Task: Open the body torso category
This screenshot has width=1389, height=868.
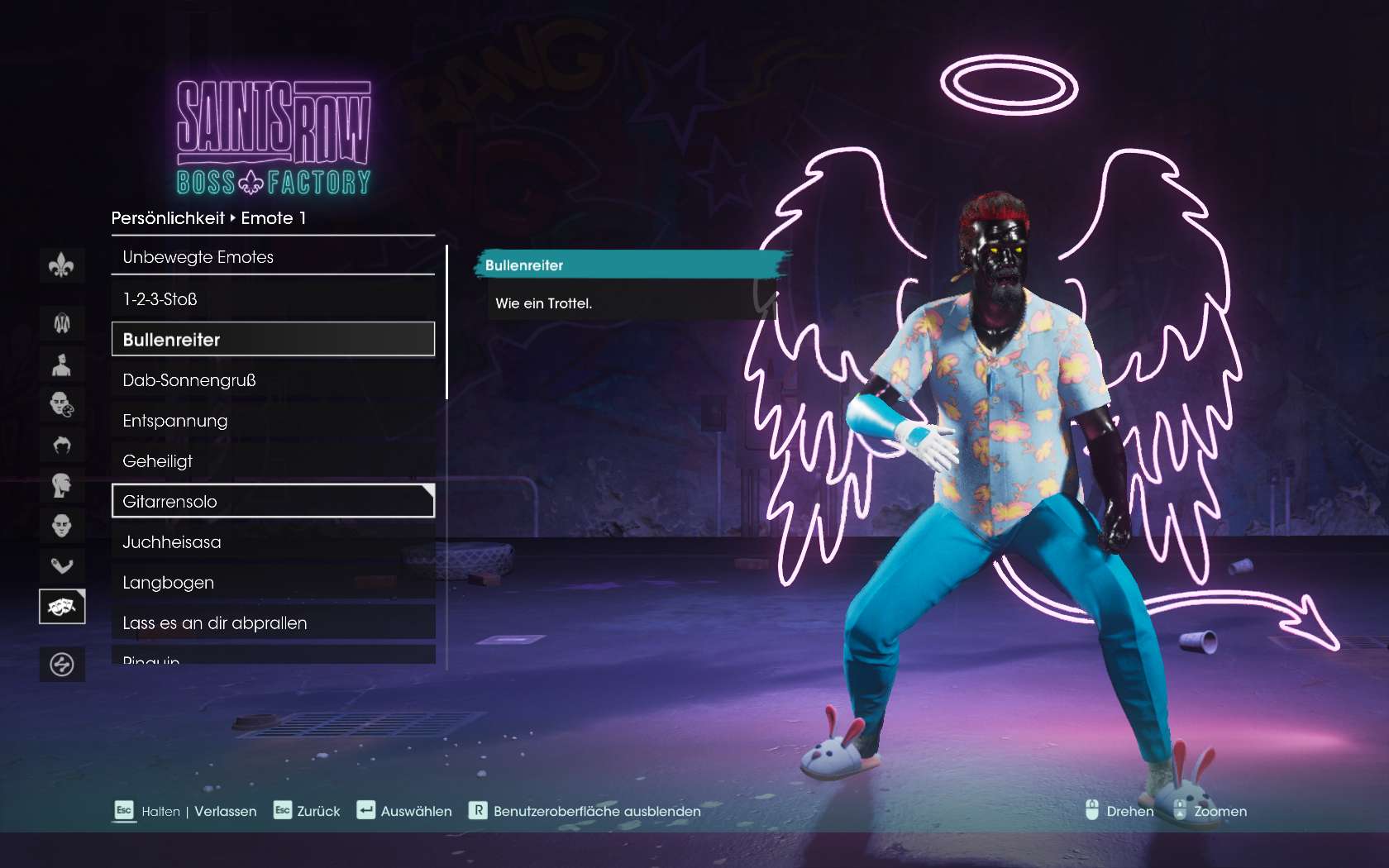Action: [x=62, y=364]
